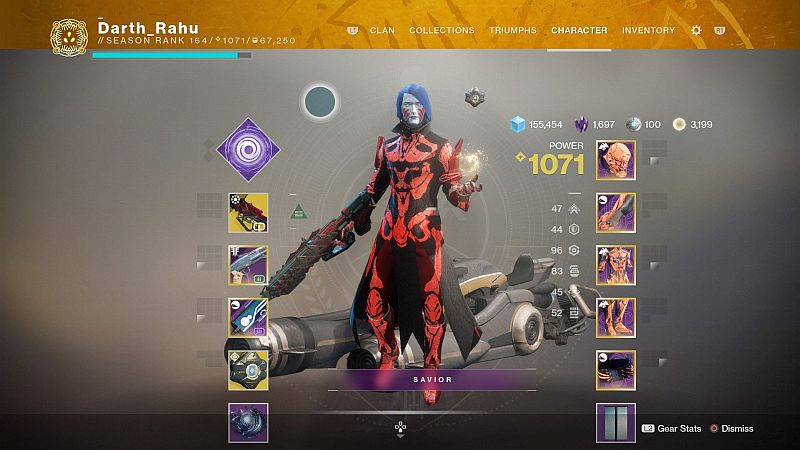Inspect the equipped gauntlets slot
This screenshot has height=450, width=800.
point(616,212)
